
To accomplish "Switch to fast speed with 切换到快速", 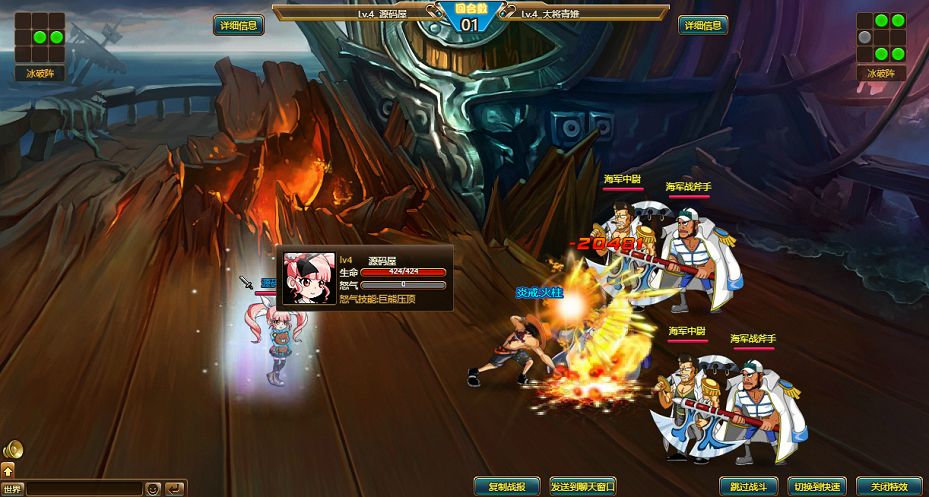I will pos(816,486).
